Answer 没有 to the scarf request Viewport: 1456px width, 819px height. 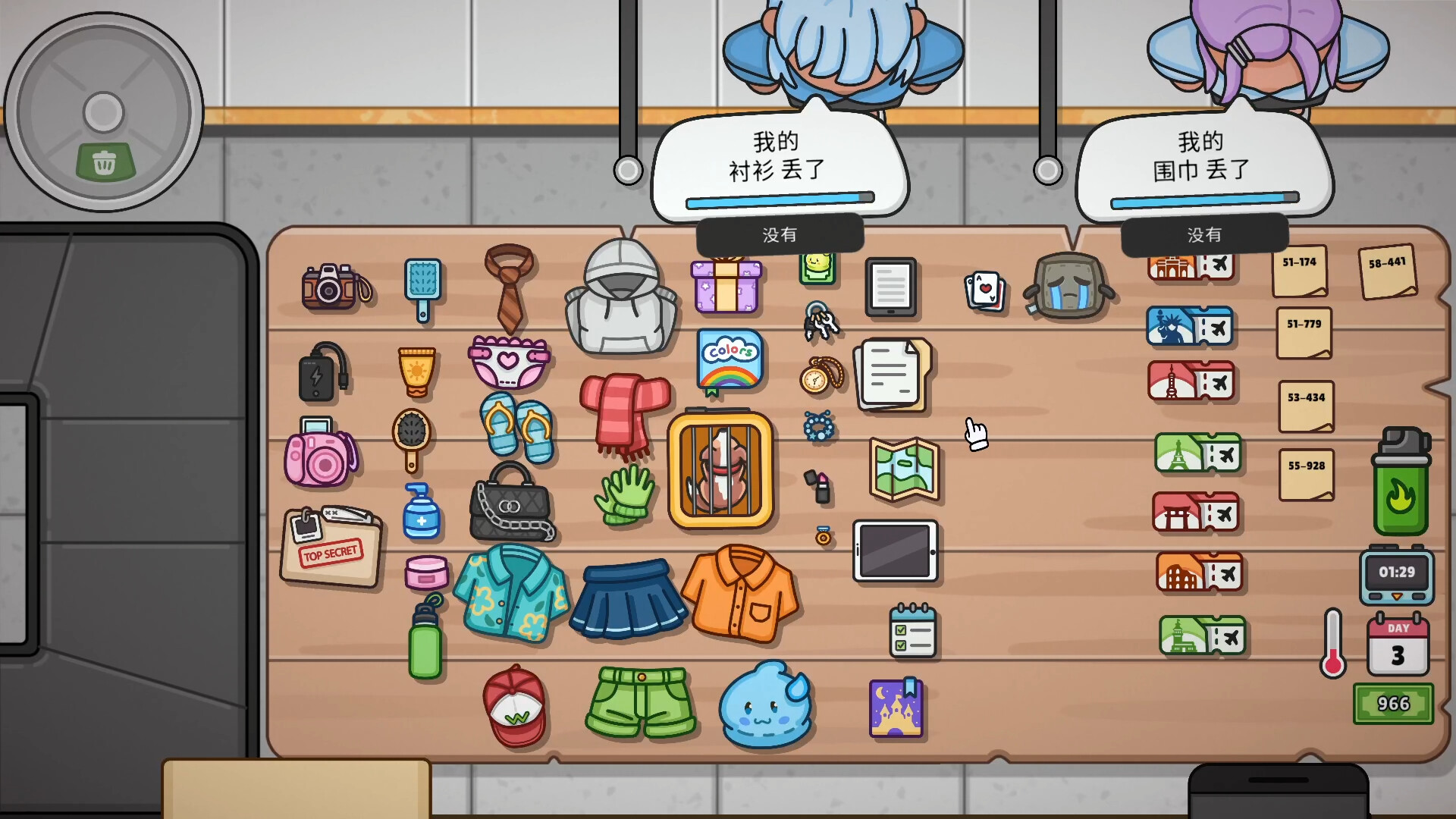pyautogui.click(x=1206, y=235)
